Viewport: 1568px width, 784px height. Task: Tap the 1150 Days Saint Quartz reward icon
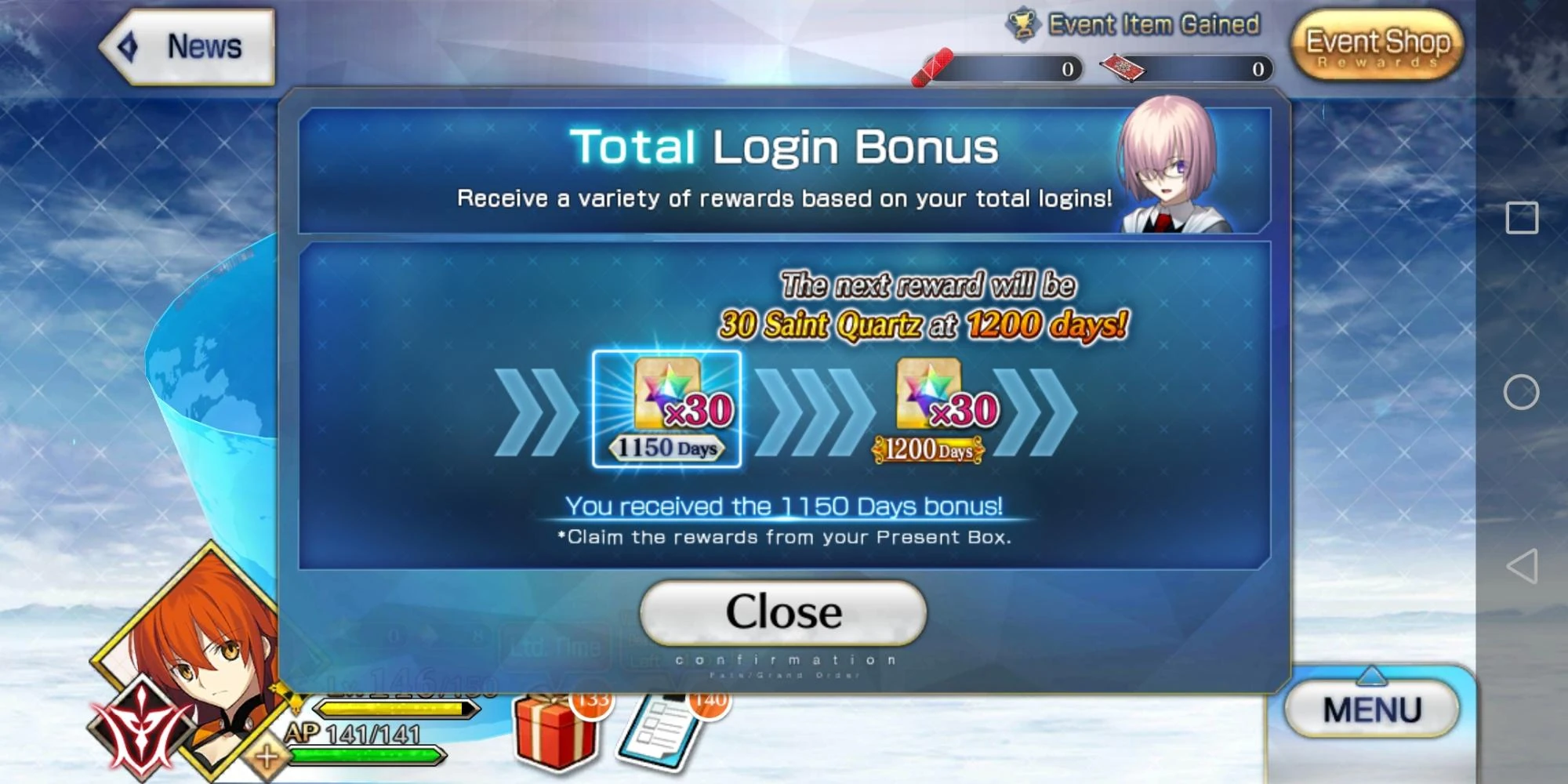click(667, 408)
